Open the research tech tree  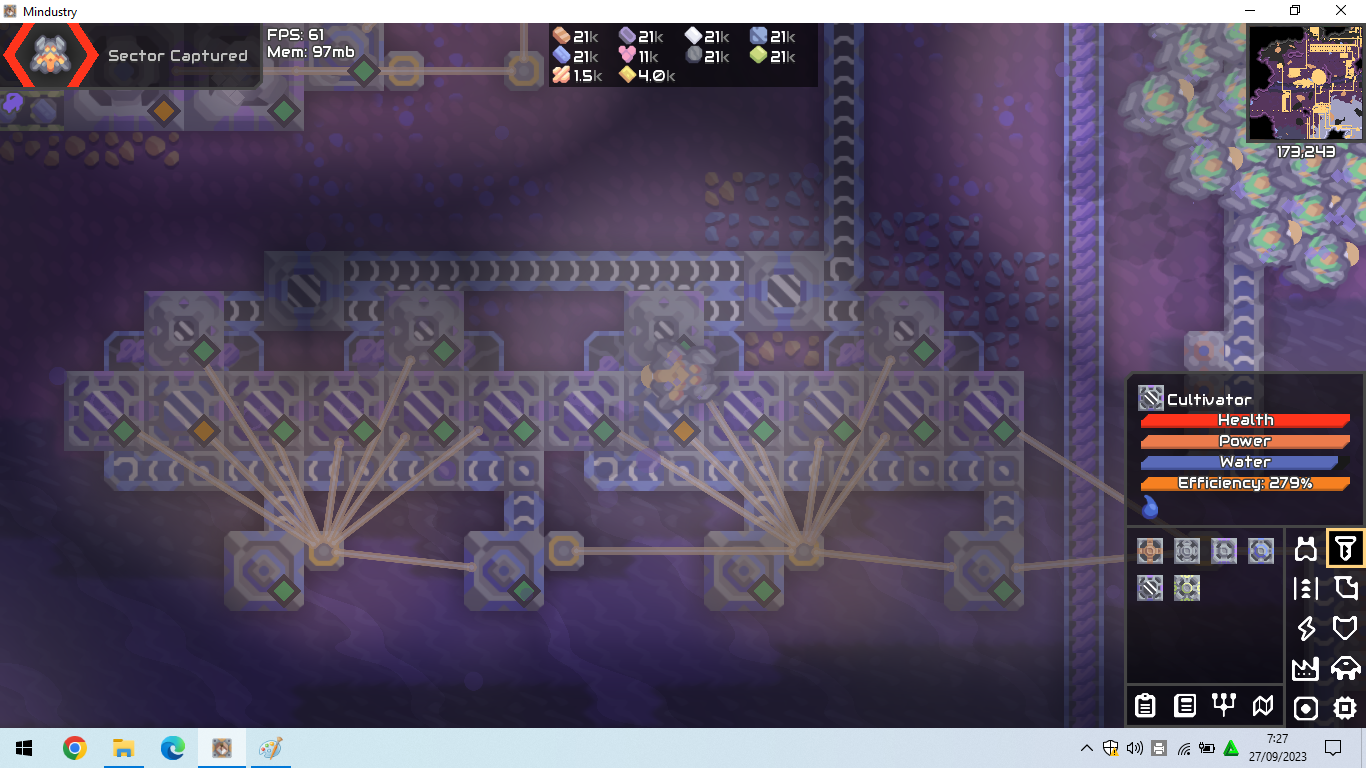coord(1224,706)
